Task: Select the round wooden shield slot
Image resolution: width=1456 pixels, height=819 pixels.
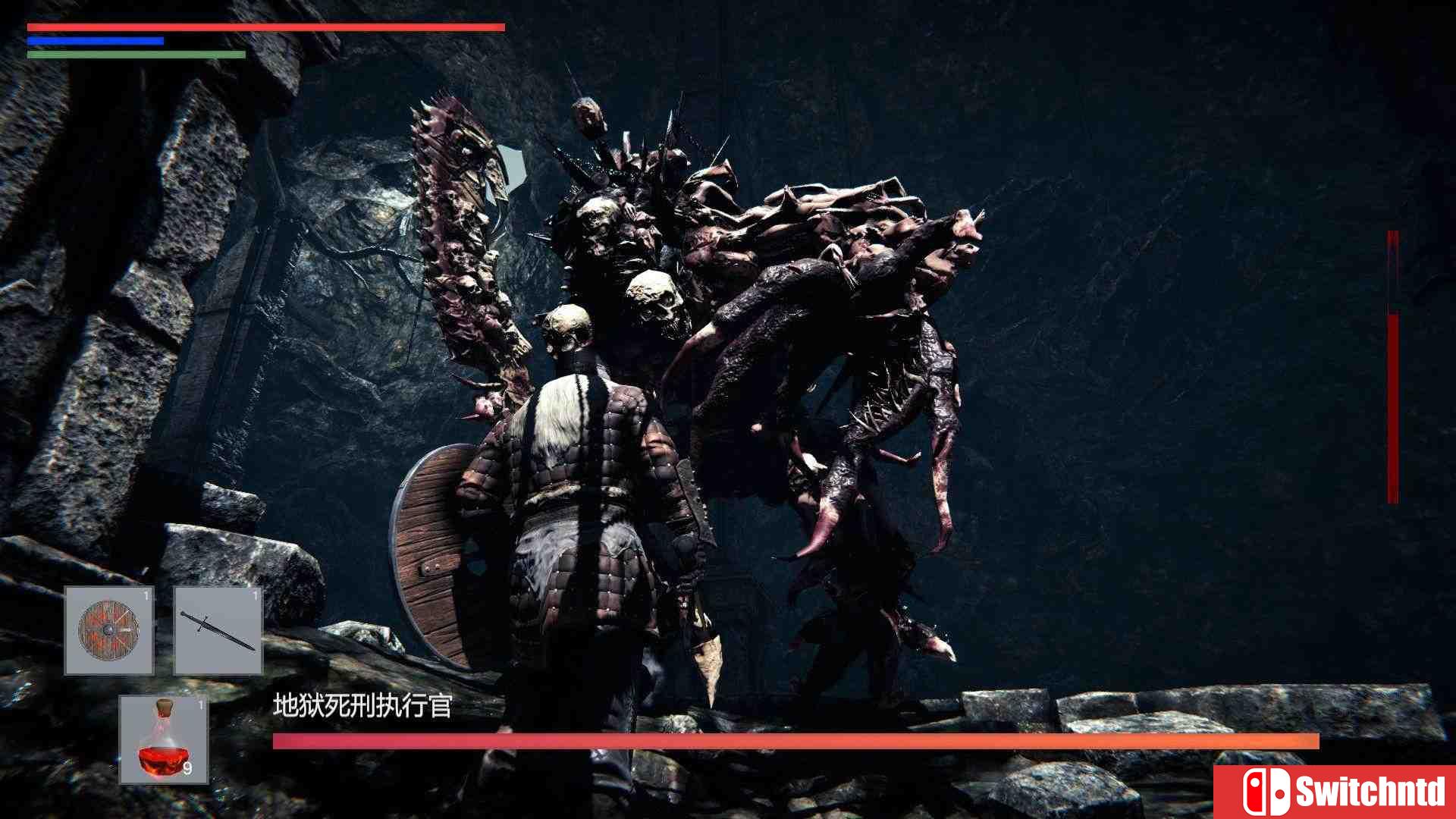Action: point(109,629)
